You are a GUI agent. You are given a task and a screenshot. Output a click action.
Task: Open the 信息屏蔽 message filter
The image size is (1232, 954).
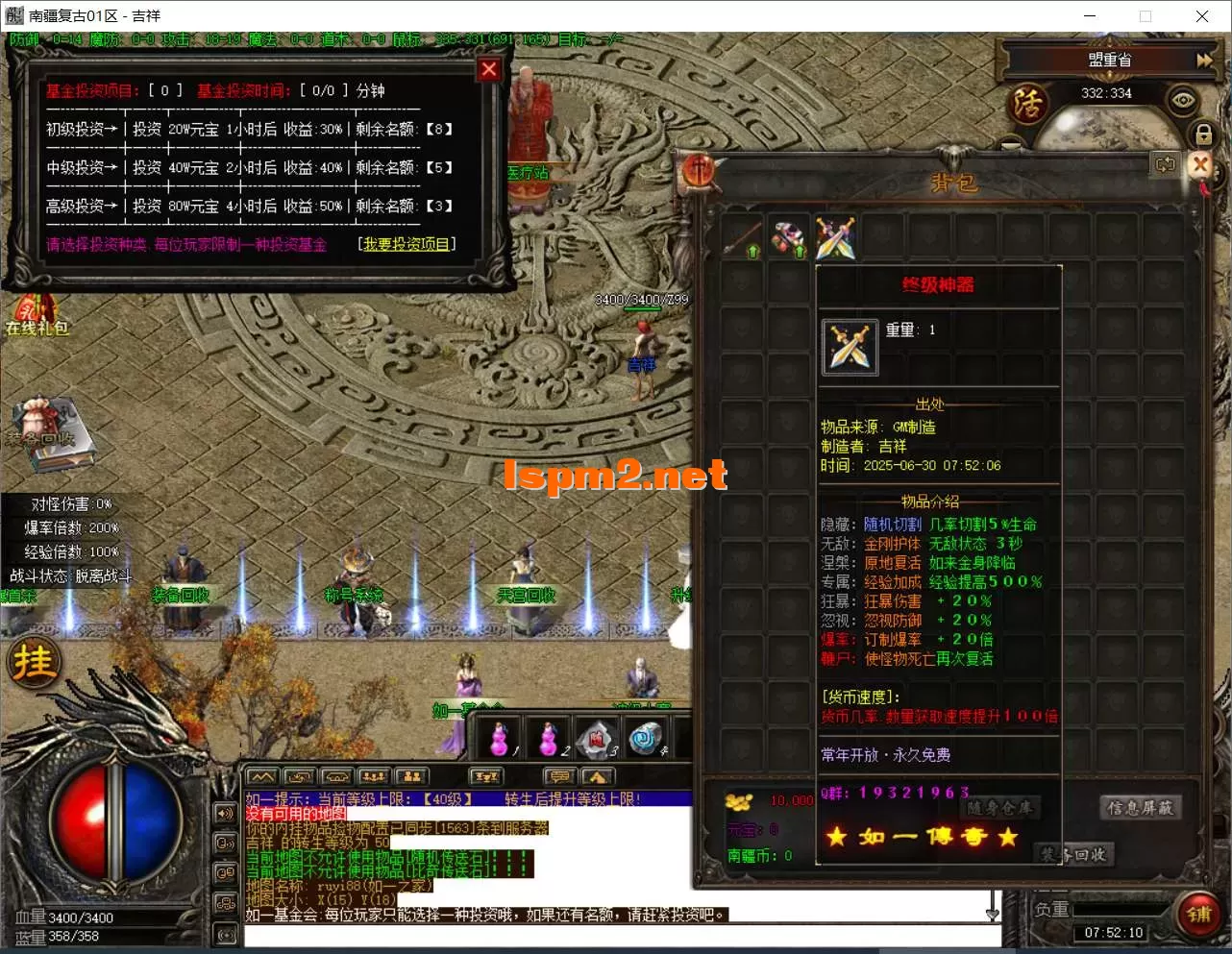[x=1140, y=808]
